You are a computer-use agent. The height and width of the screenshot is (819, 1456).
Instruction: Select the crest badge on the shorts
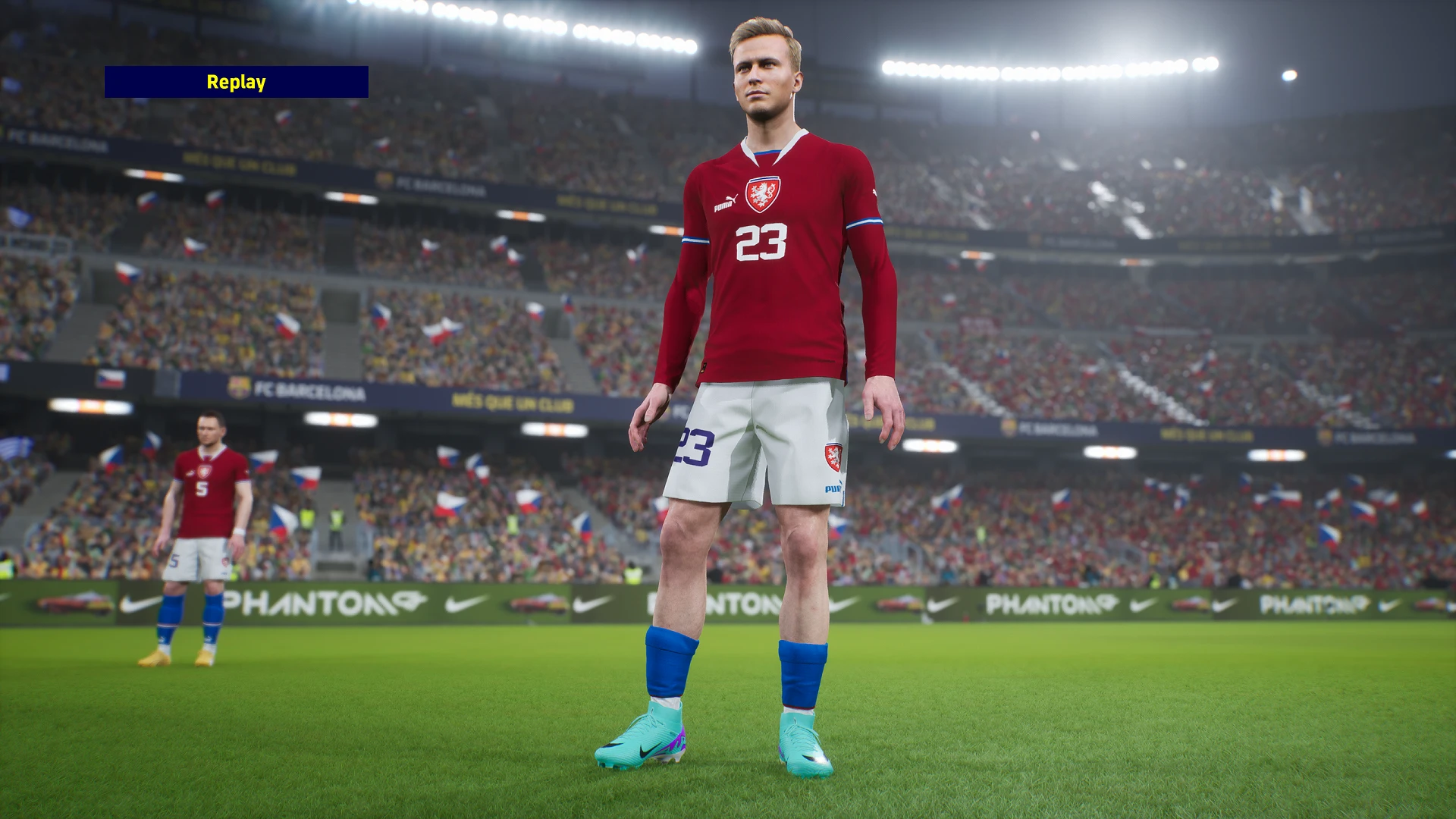[833, 457]
